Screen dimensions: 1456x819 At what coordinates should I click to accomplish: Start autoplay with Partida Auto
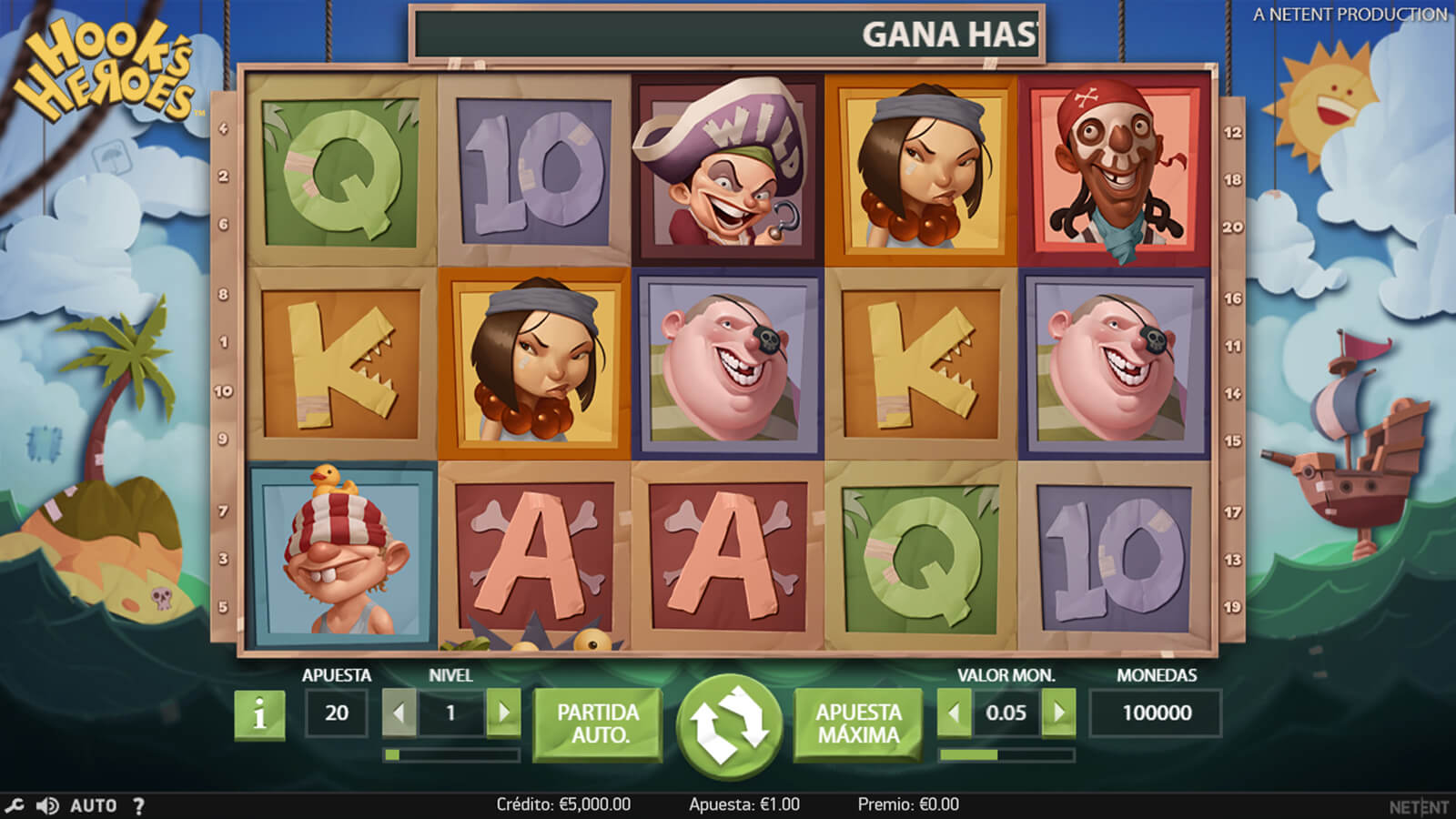pos(598,723)
